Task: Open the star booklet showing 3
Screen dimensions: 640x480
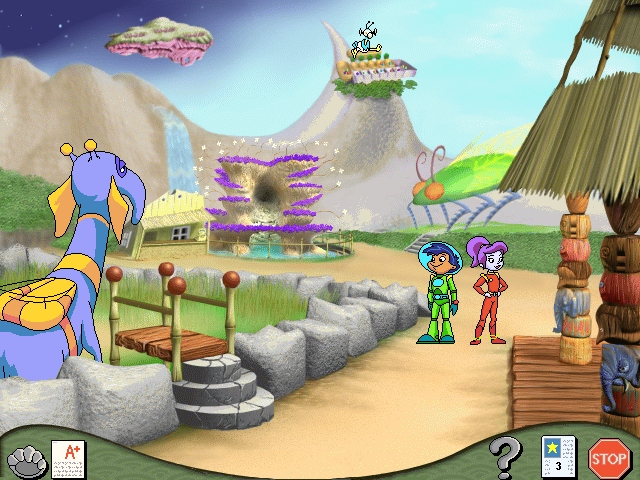Action: coord(556,457)
